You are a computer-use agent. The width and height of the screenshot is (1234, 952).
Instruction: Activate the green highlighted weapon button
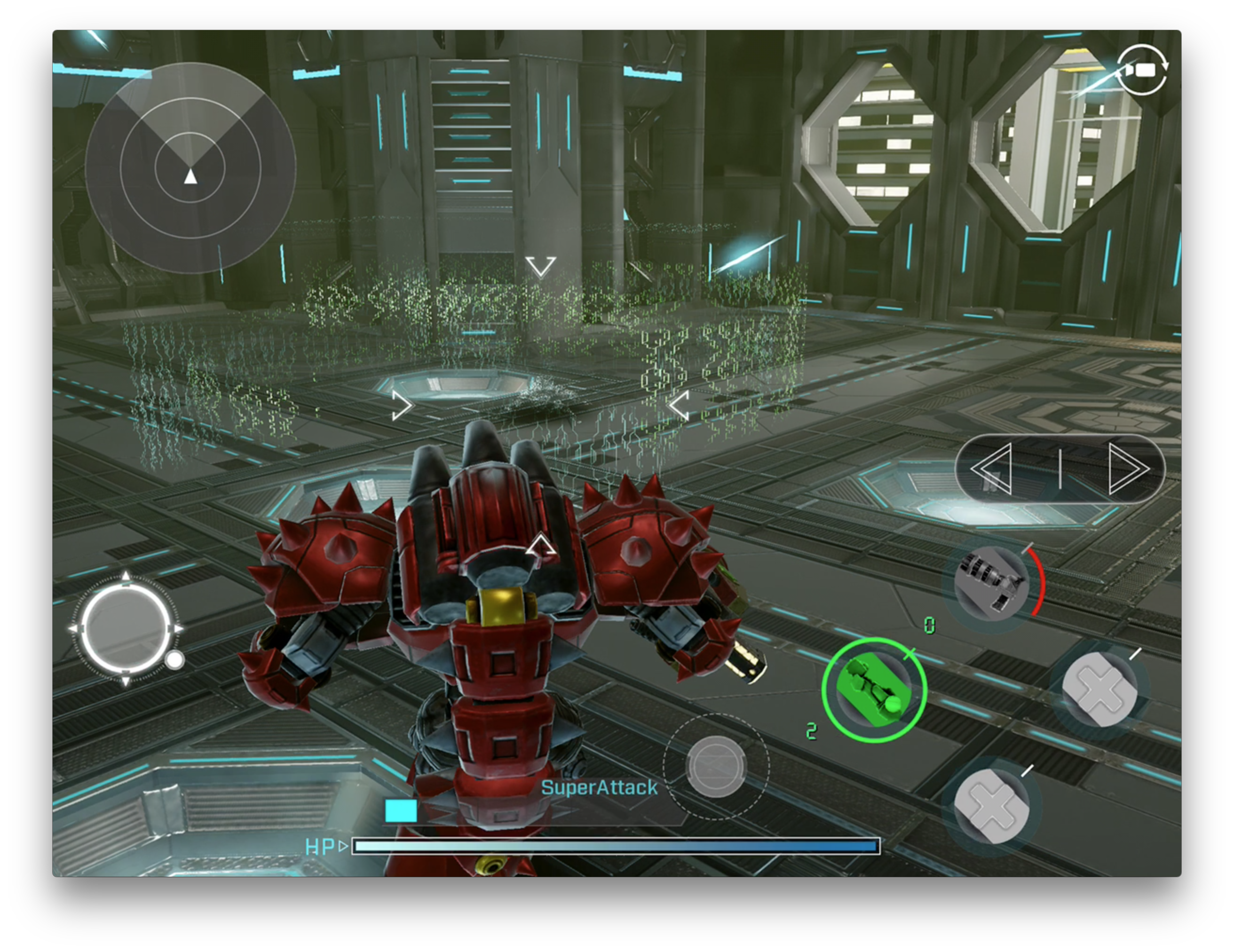(x=873, y=690)
